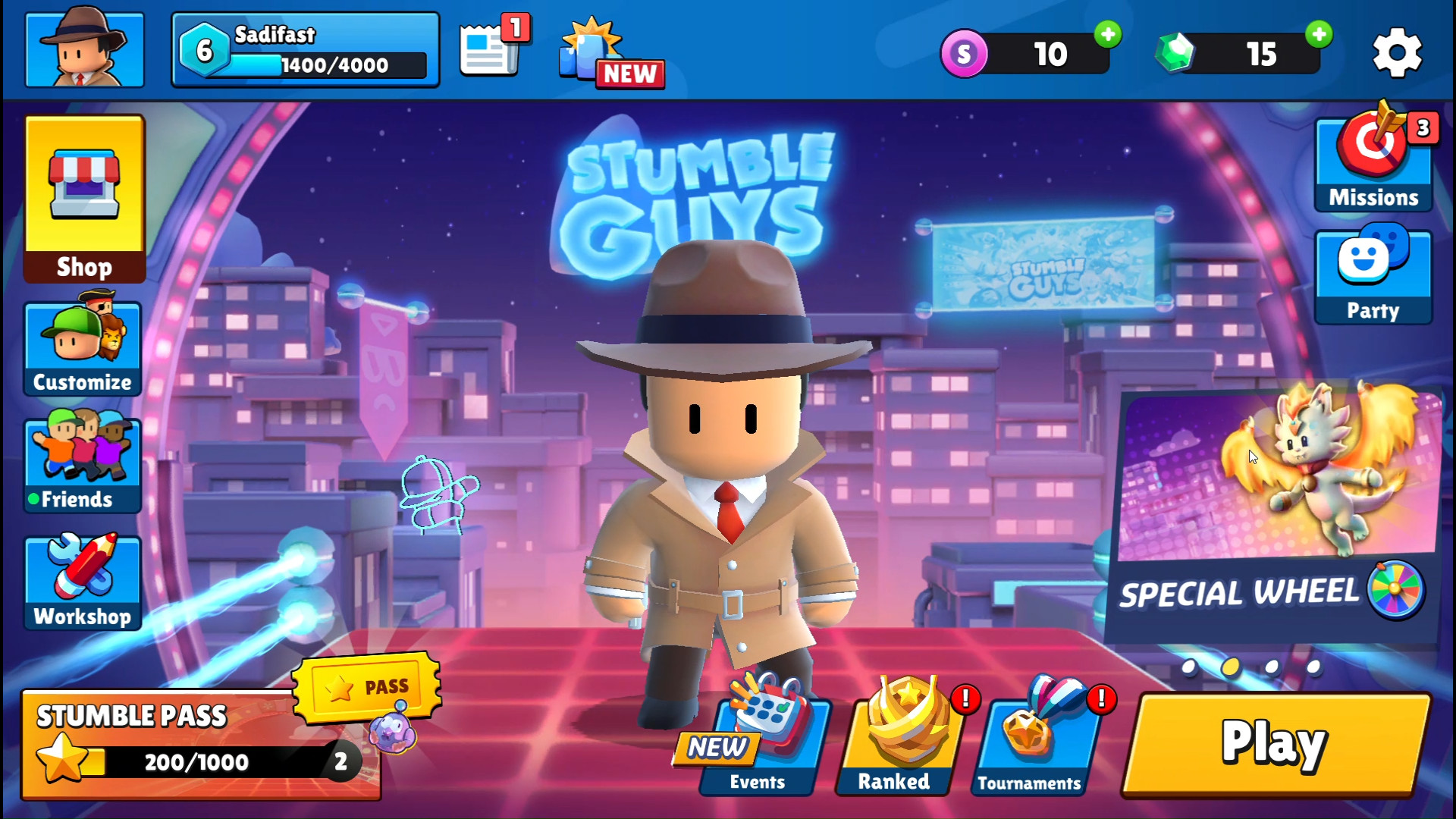
Task: Open the Customize screen
Action: [83, 349]
